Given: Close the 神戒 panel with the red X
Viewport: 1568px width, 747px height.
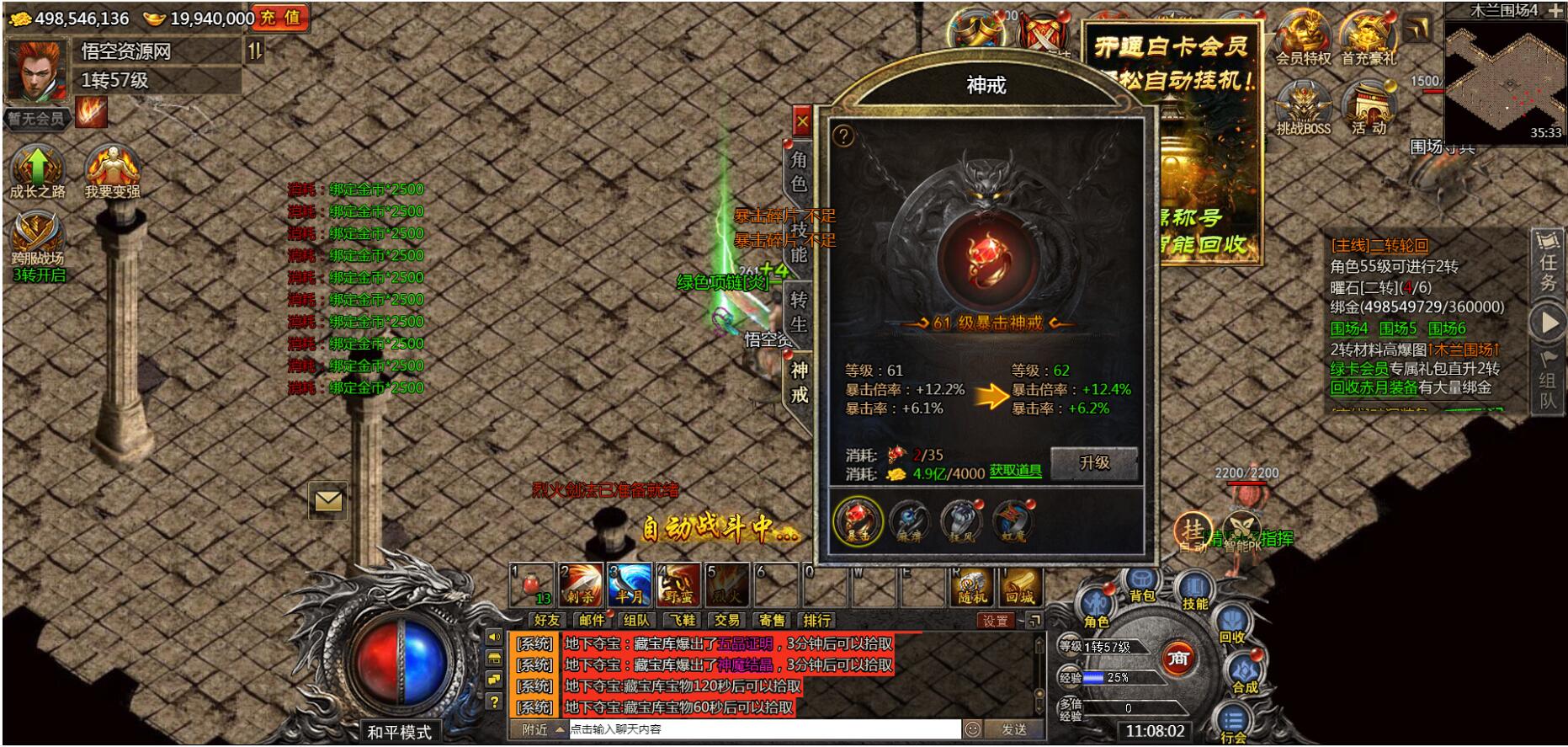Looking at the screenshot, I should (x=802, y=122).
